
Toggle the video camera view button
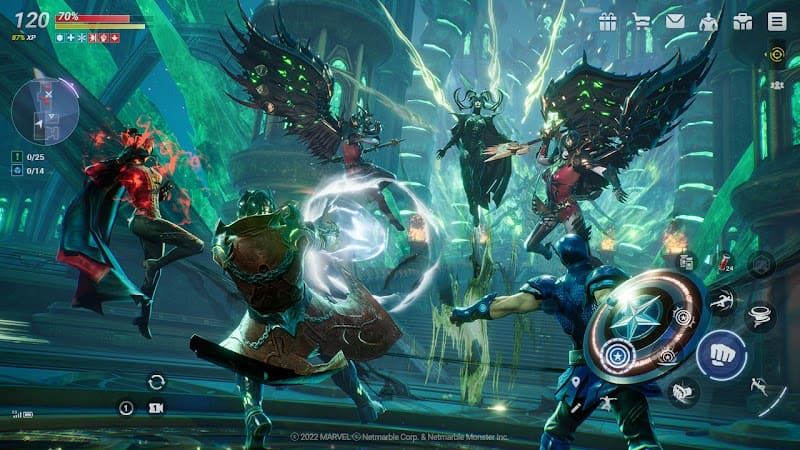(x=155, y=408)
